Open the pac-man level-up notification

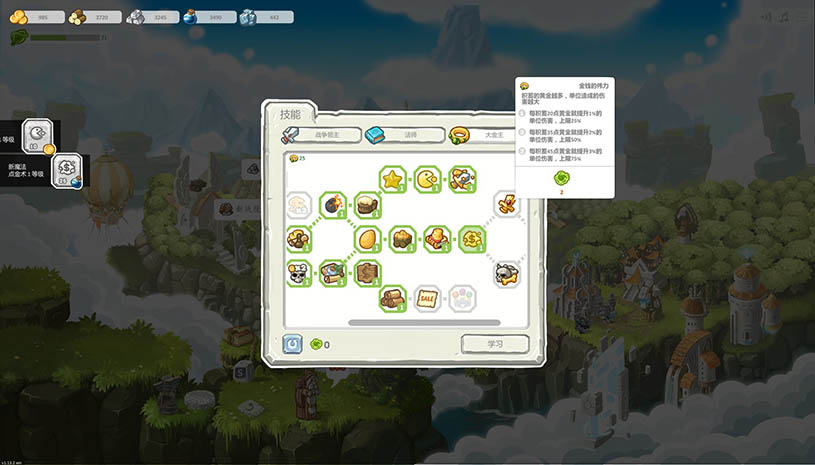click(x=38, y=135)
